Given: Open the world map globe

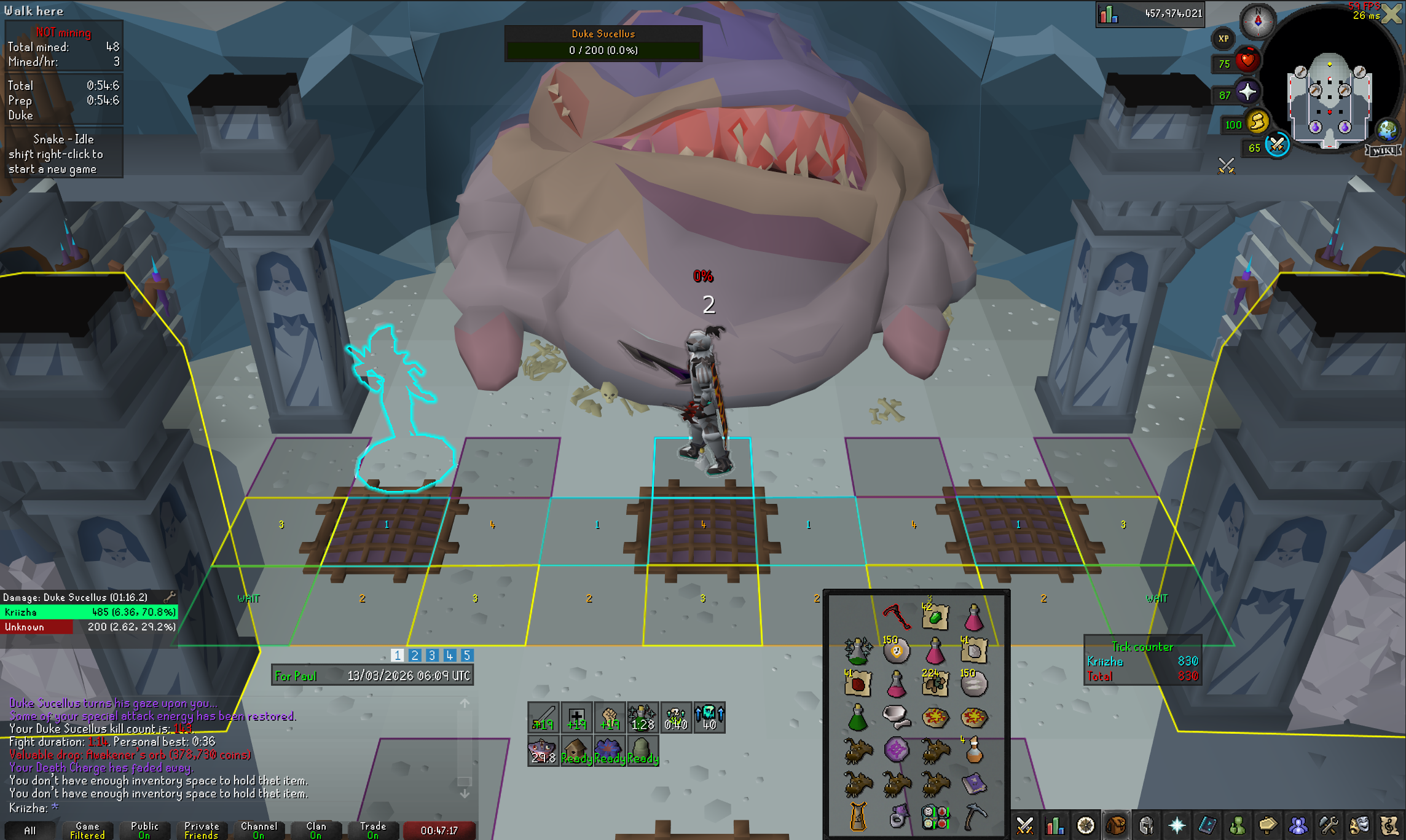Looking at the screenshot, I should [x=1387, y=130].
